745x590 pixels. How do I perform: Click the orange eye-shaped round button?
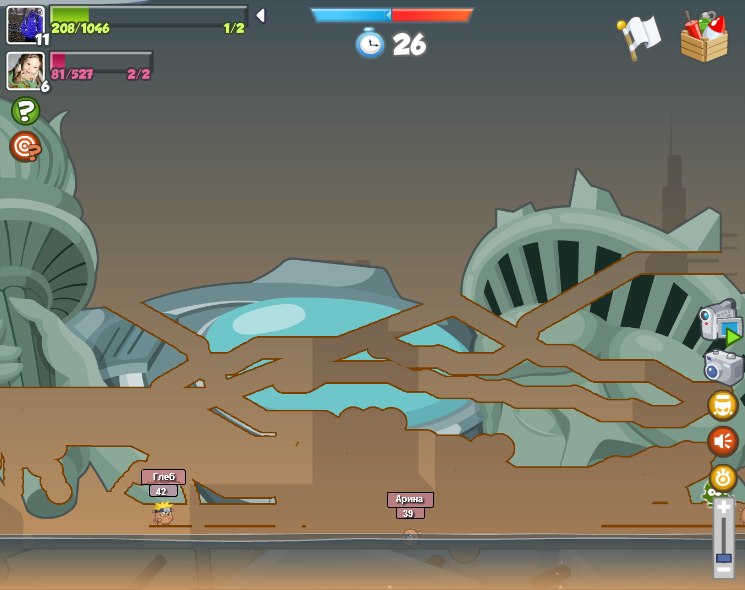pos(723,477)
